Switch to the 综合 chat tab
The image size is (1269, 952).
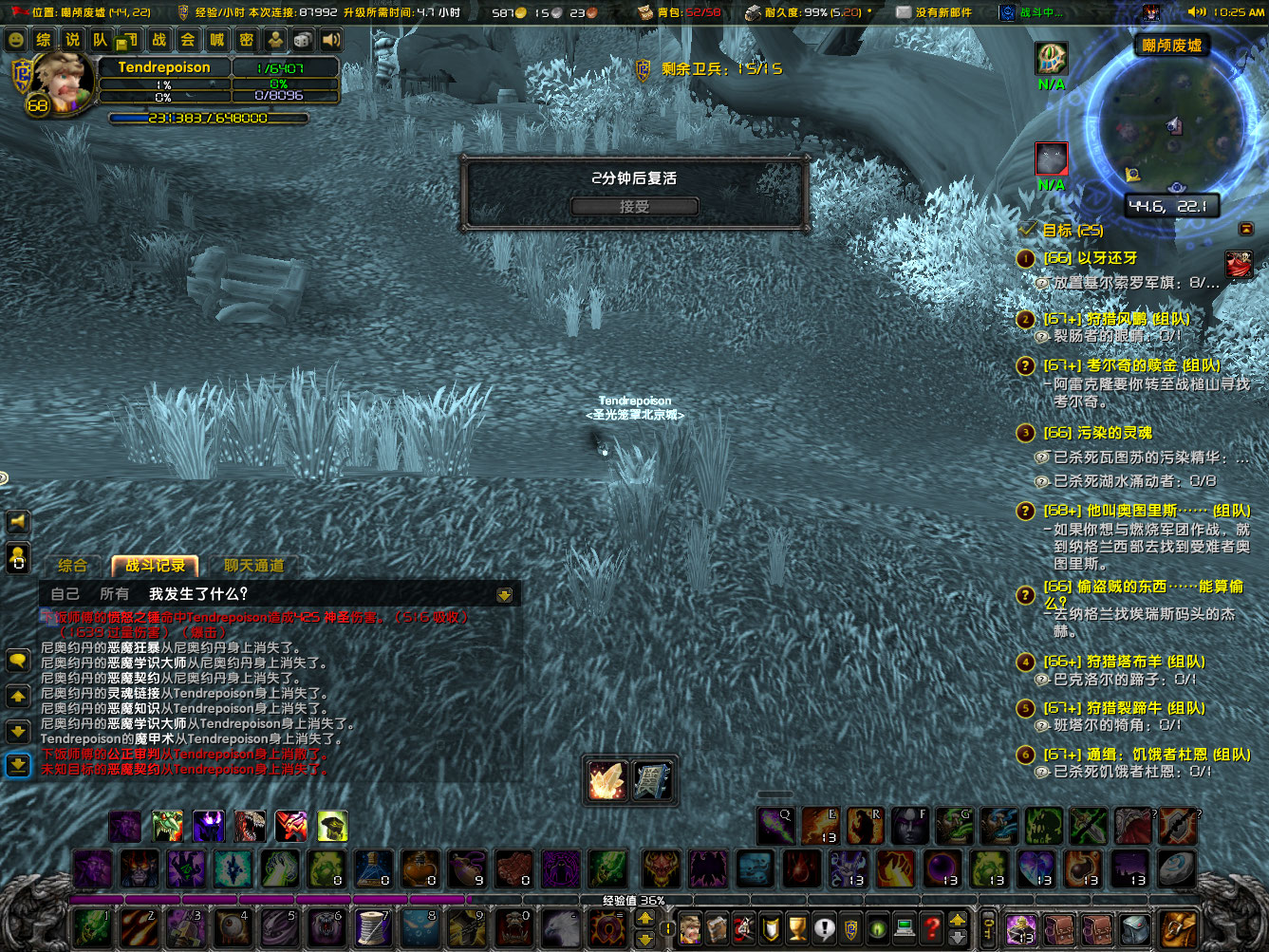click(73, 565)
